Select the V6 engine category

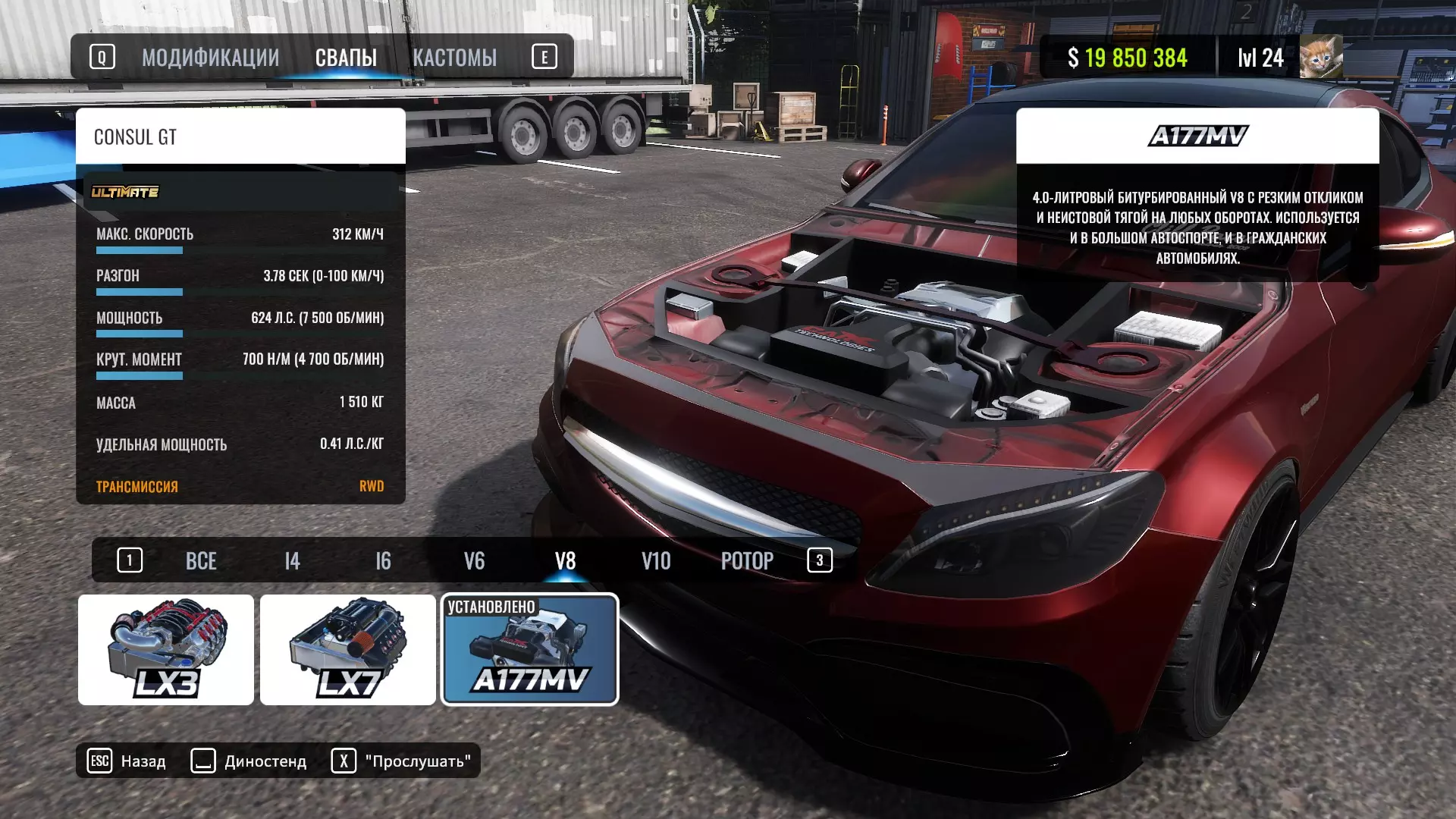(474, 561)
